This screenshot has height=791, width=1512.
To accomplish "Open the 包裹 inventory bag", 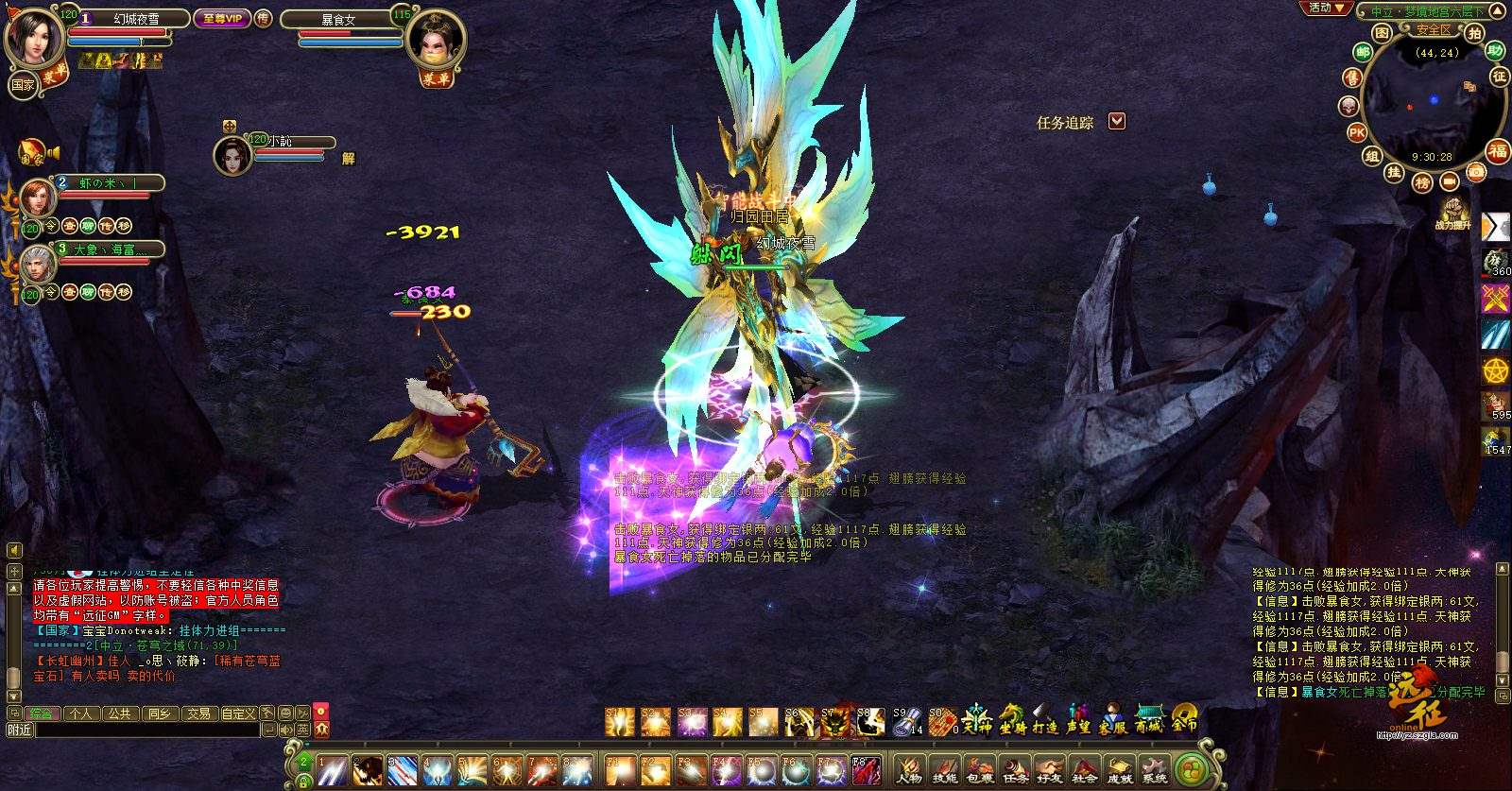I will (x=980, y=769).
